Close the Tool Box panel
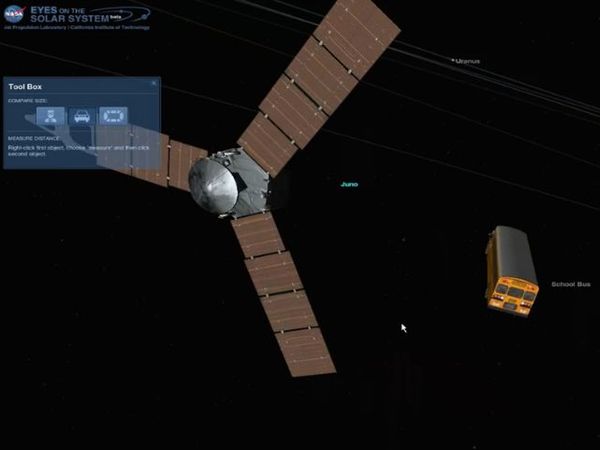The height and width of the screenshot is (450, 600). tap(154, 83)
